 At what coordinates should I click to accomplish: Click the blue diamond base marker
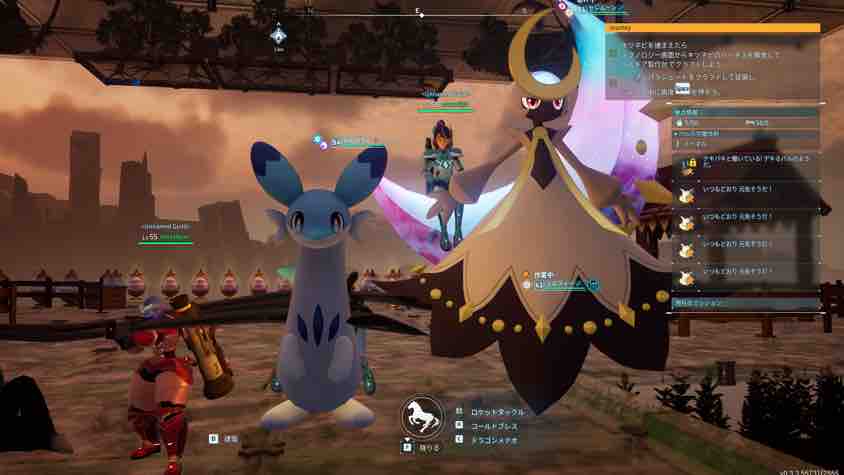[x=279, y=36]
